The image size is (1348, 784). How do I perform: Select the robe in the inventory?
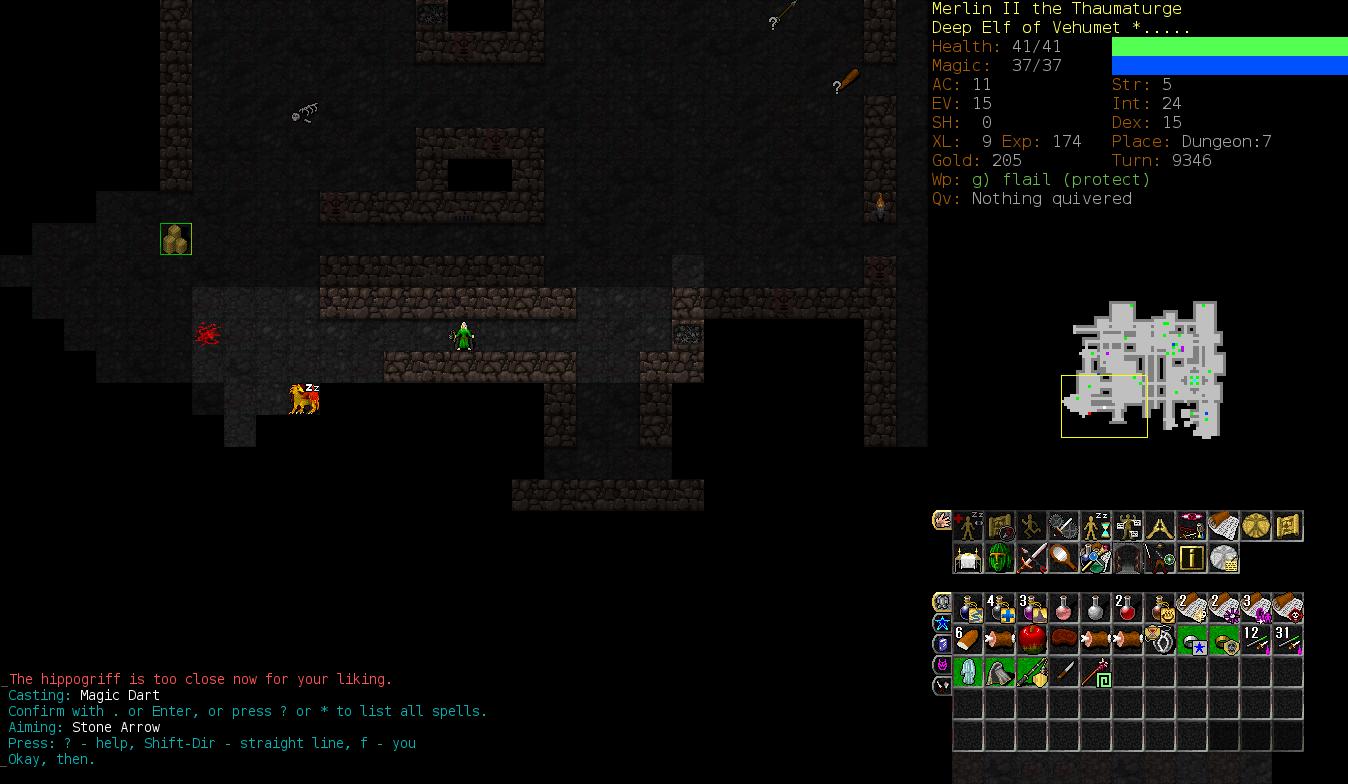[x=968, y=672]
